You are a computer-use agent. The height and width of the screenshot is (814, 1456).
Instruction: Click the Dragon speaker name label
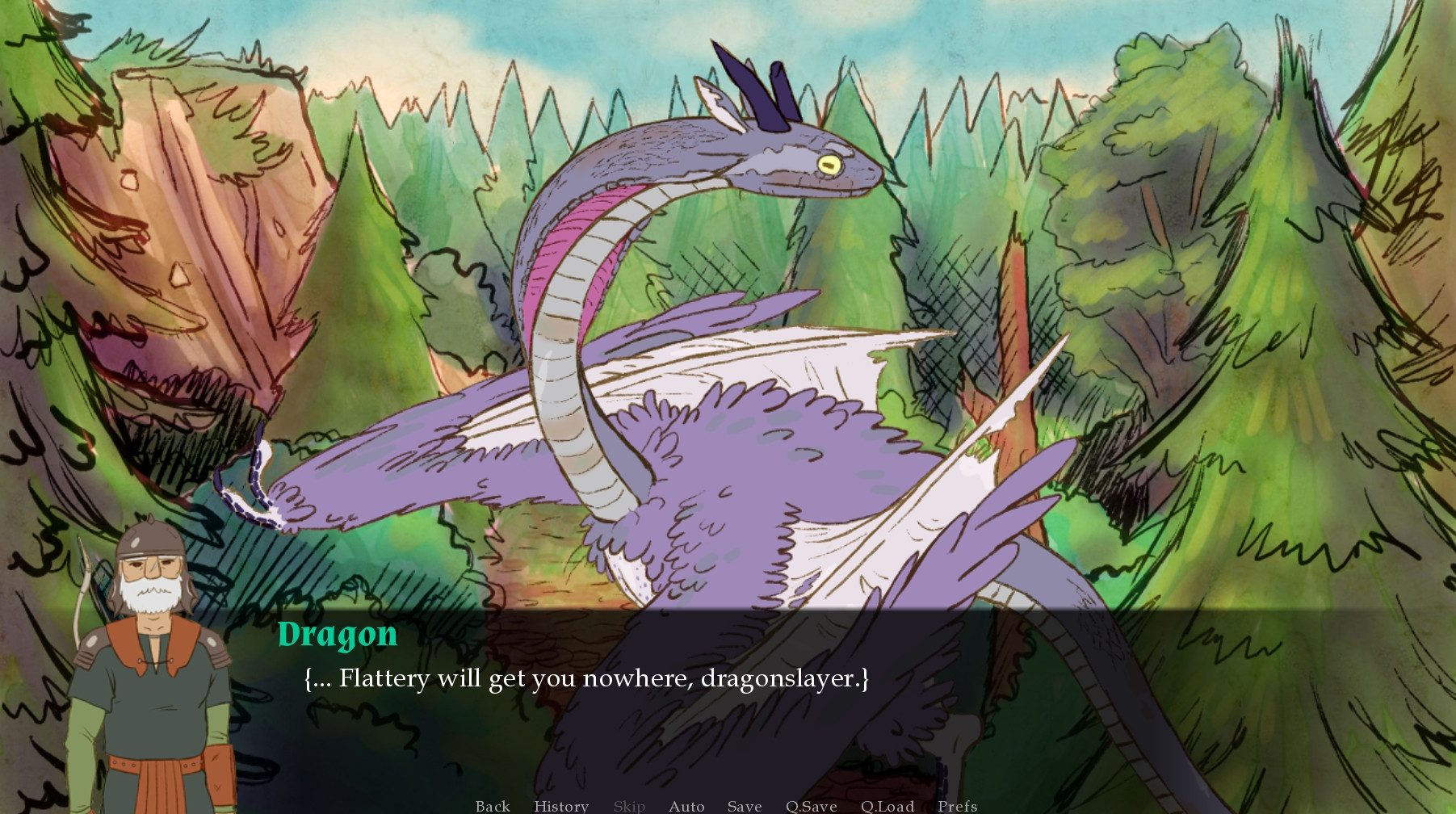pyautogui.click(x=338, y=636)
